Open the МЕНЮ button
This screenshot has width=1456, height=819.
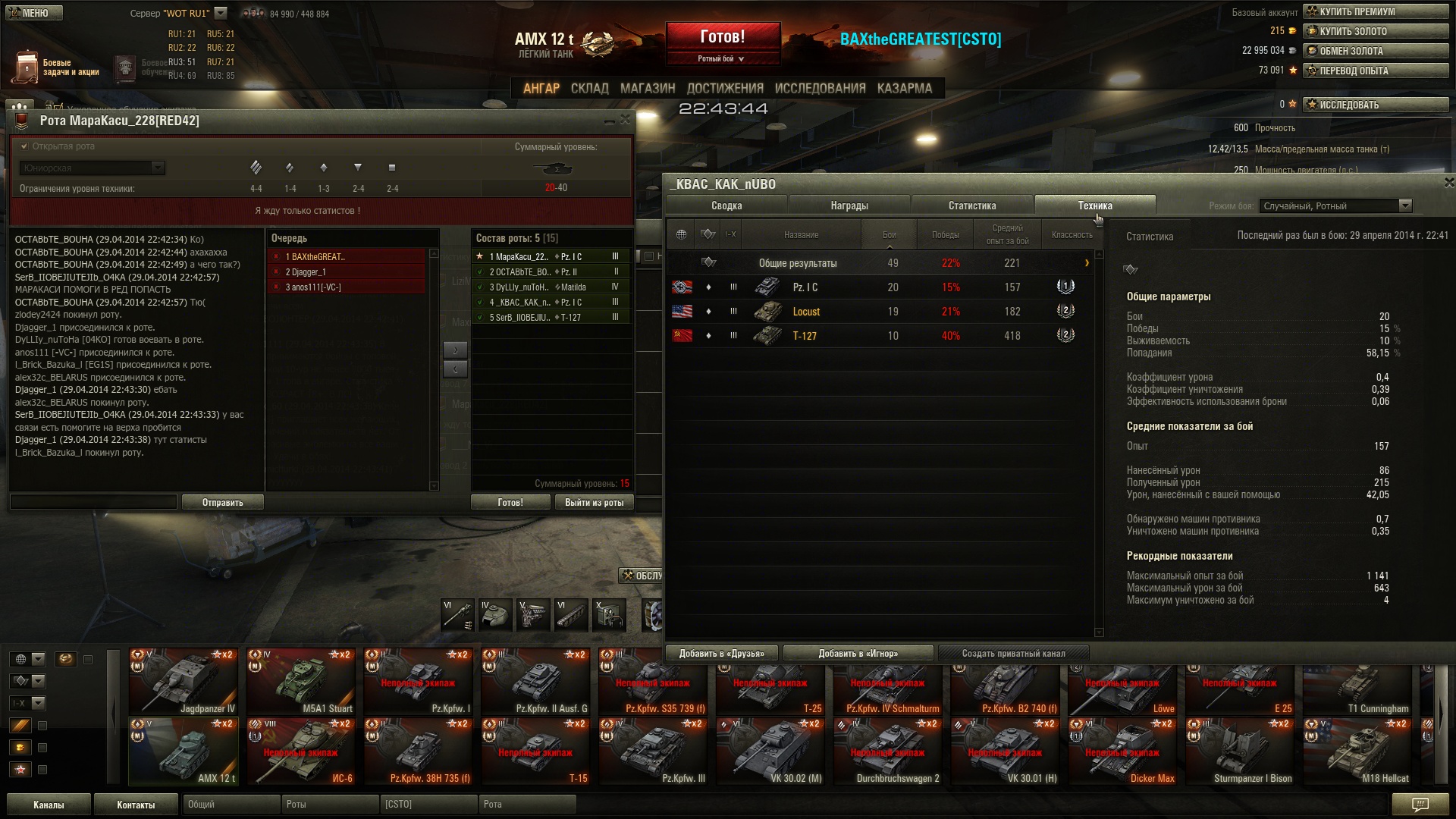point(34,13)
